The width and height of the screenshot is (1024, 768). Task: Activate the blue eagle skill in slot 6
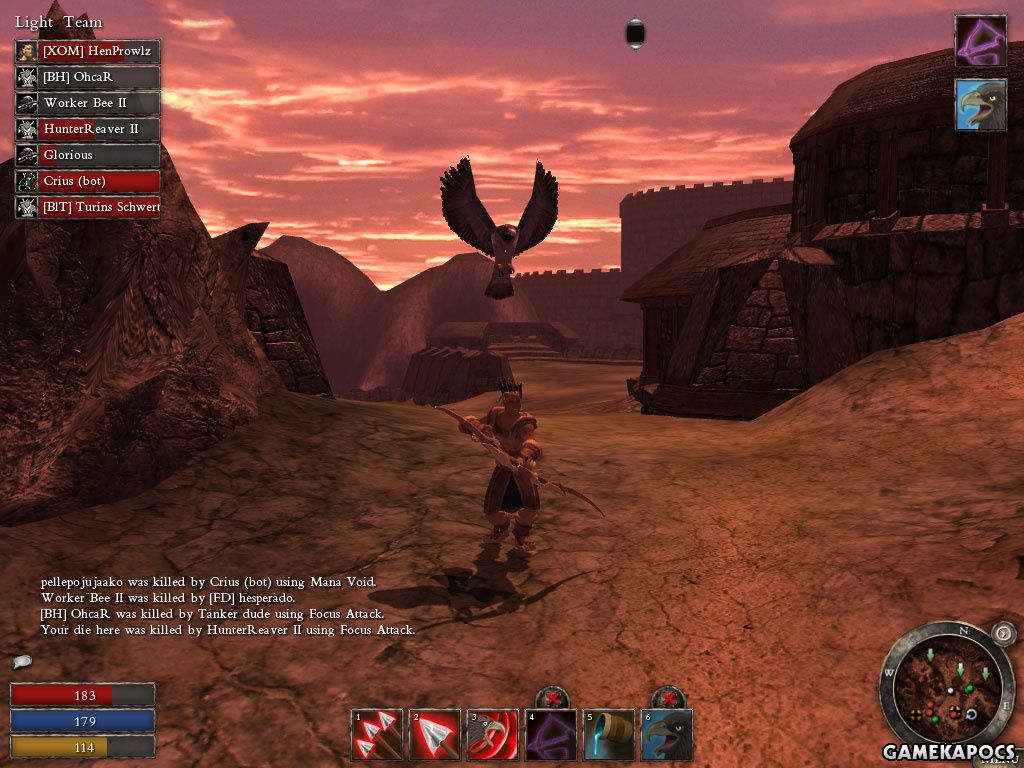pos(667,735)
